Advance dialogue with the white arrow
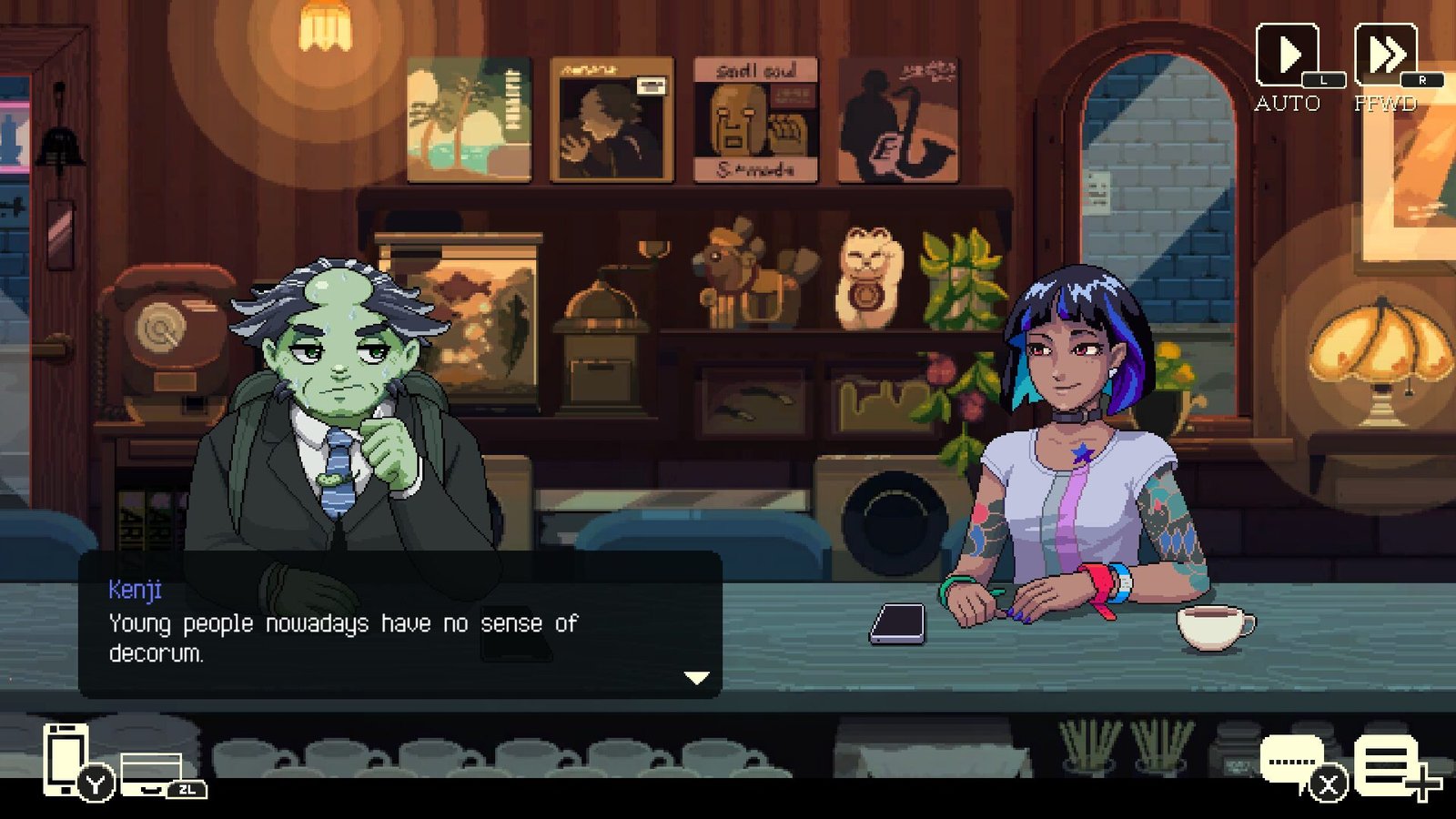1456x819 pixels. click(696, 678)
